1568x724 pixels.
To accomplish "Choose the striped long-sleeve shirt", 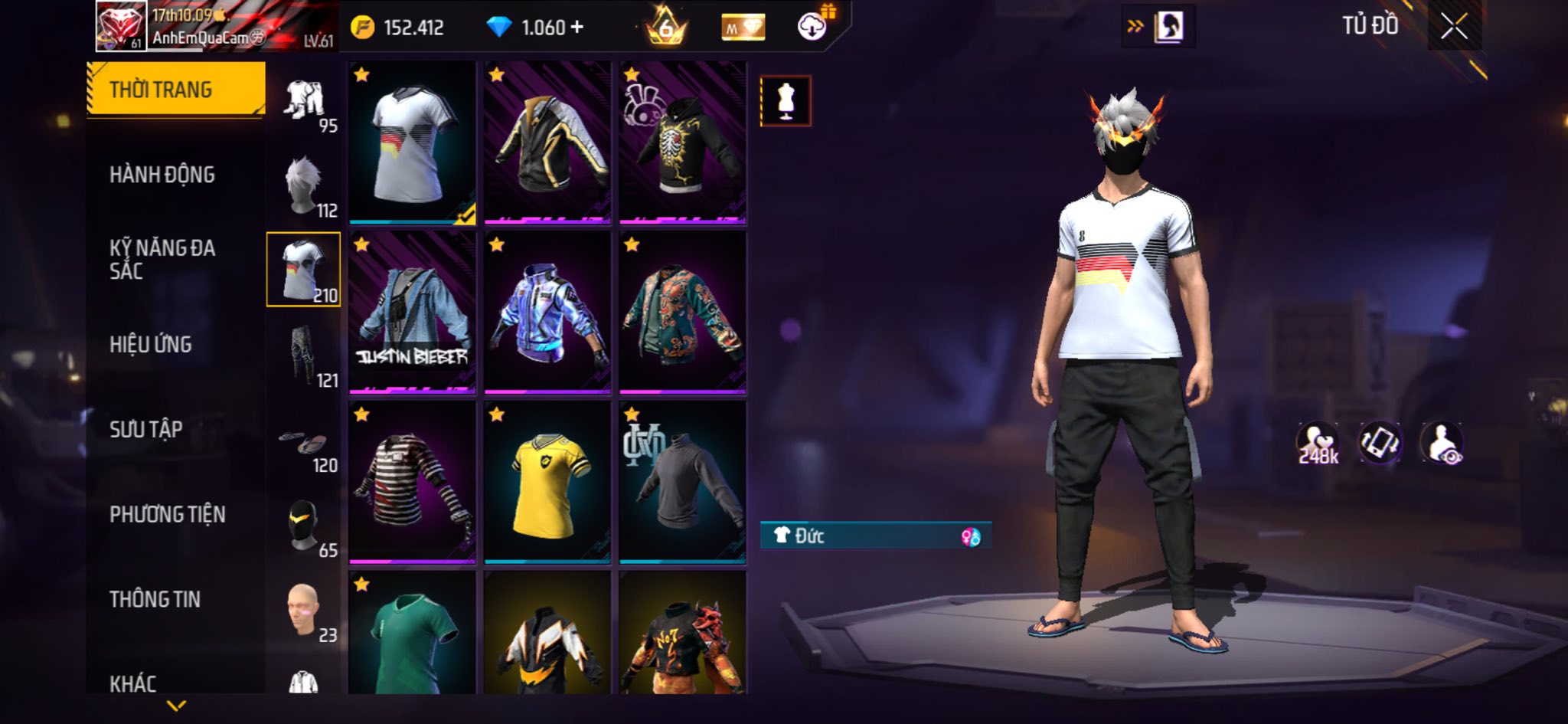I will pyautogui.click(x=412, y=483).
